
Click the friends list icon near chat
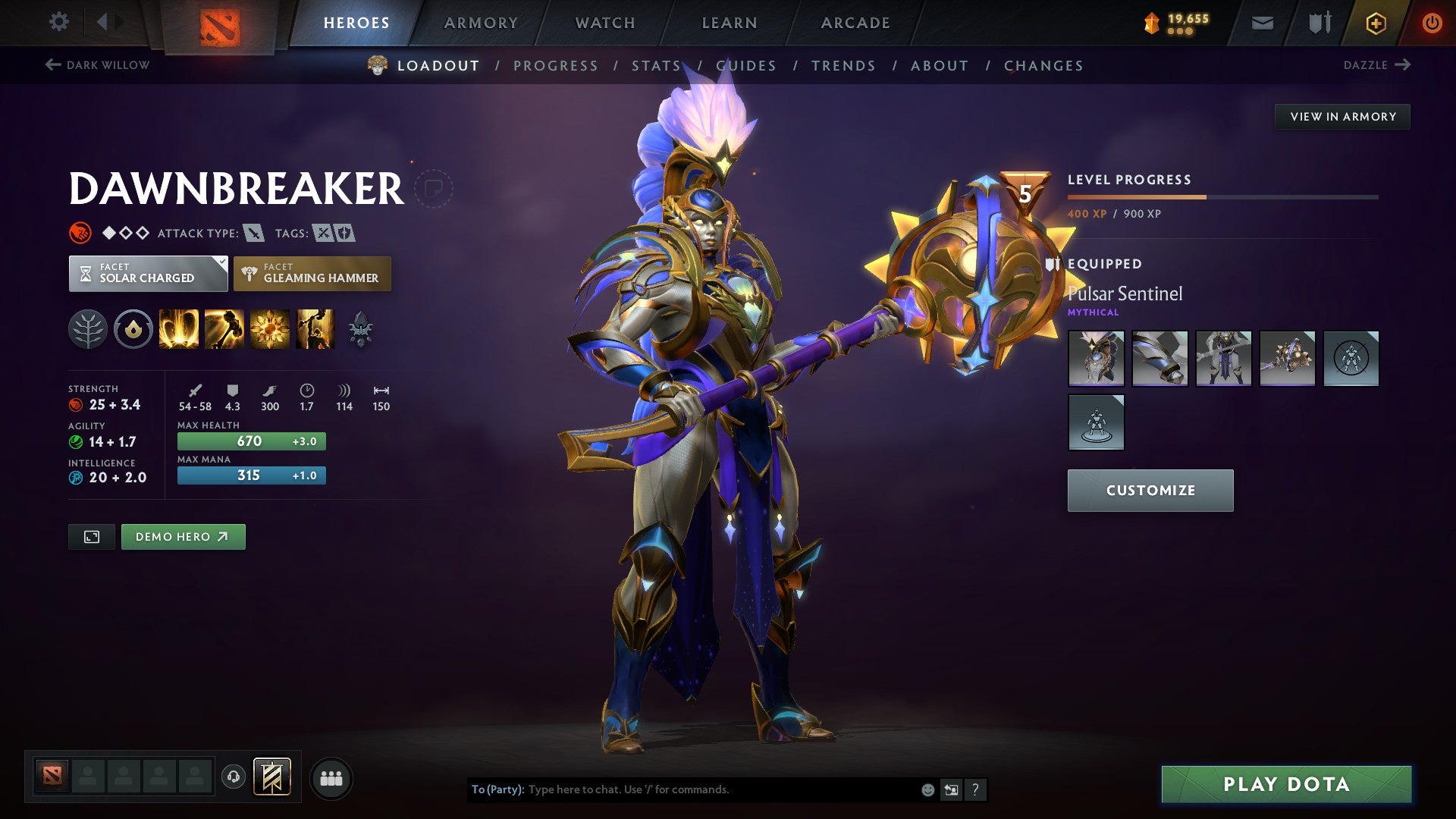(331, 777)
